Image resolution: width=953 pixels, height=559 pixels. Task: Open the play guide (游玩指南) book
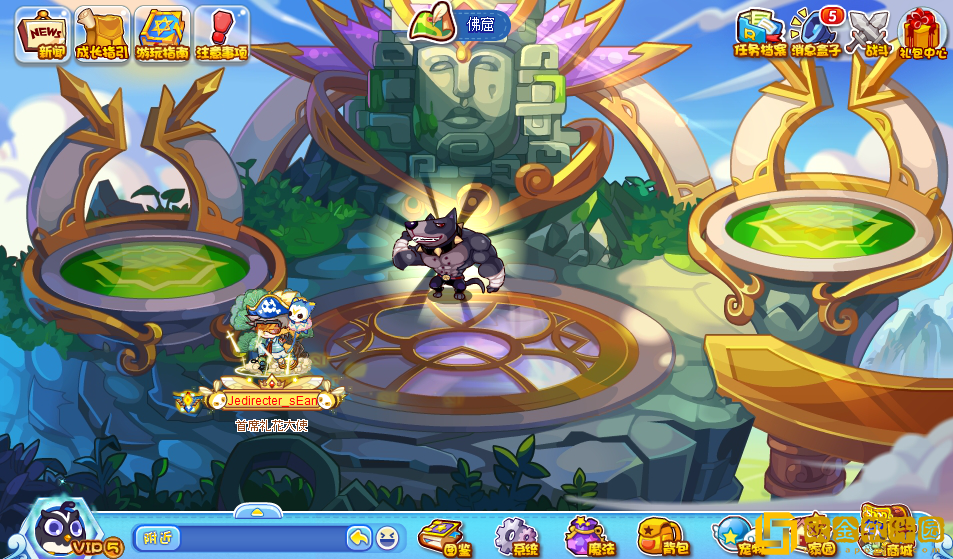(x=162, y=34)
